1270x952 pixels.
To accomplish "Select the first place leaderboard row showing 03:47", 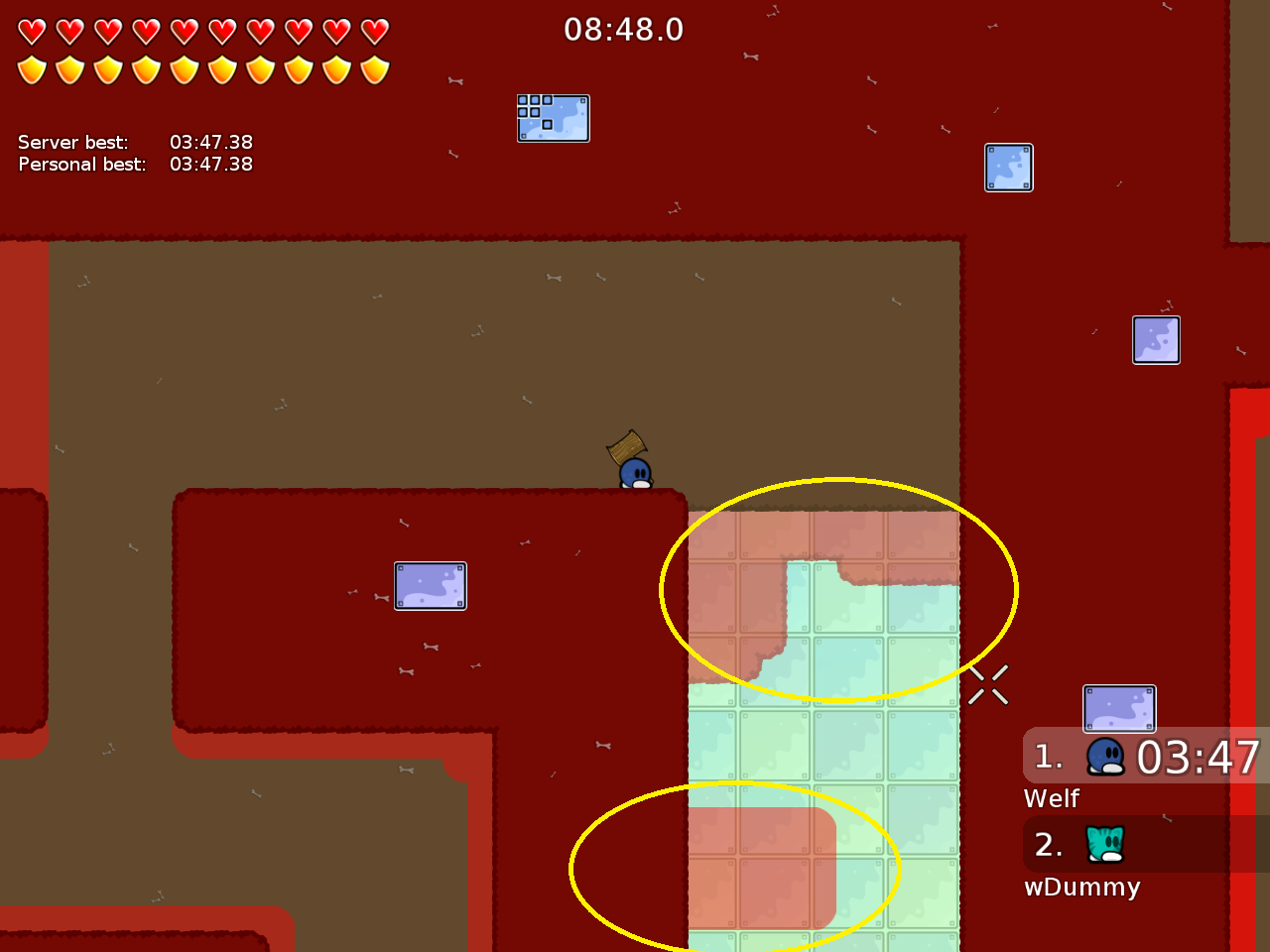I will [1141, 756].
